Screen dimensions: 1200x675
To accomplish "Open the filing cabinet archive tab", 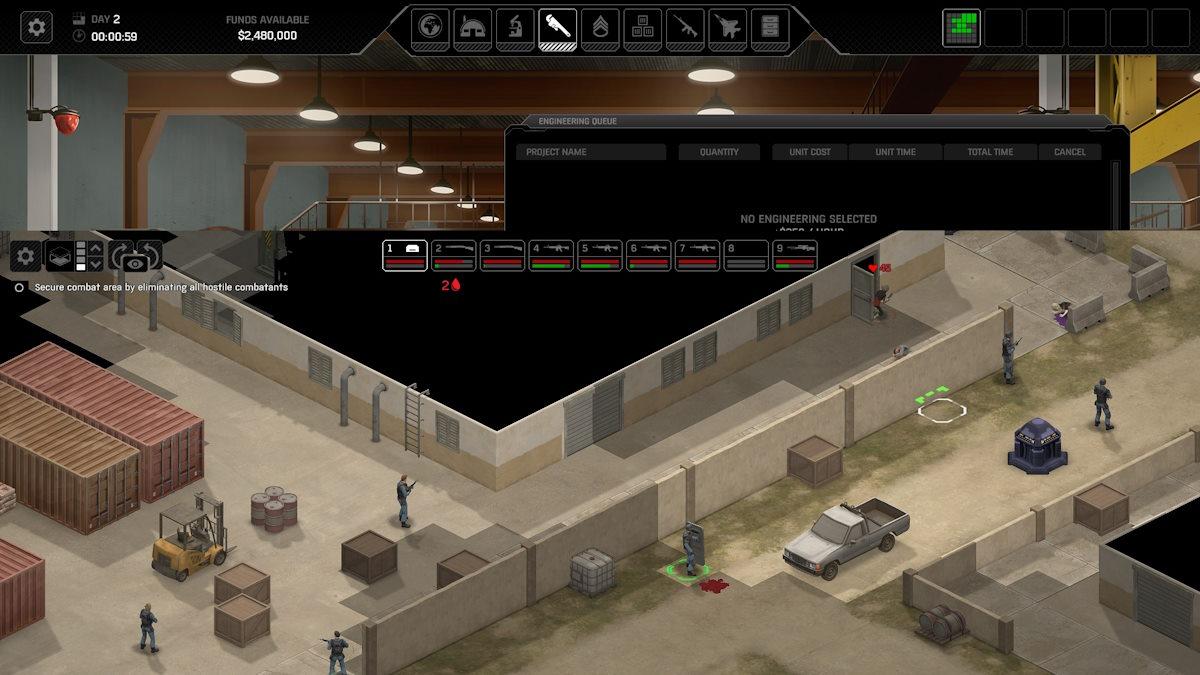I will tap(770, 27).
